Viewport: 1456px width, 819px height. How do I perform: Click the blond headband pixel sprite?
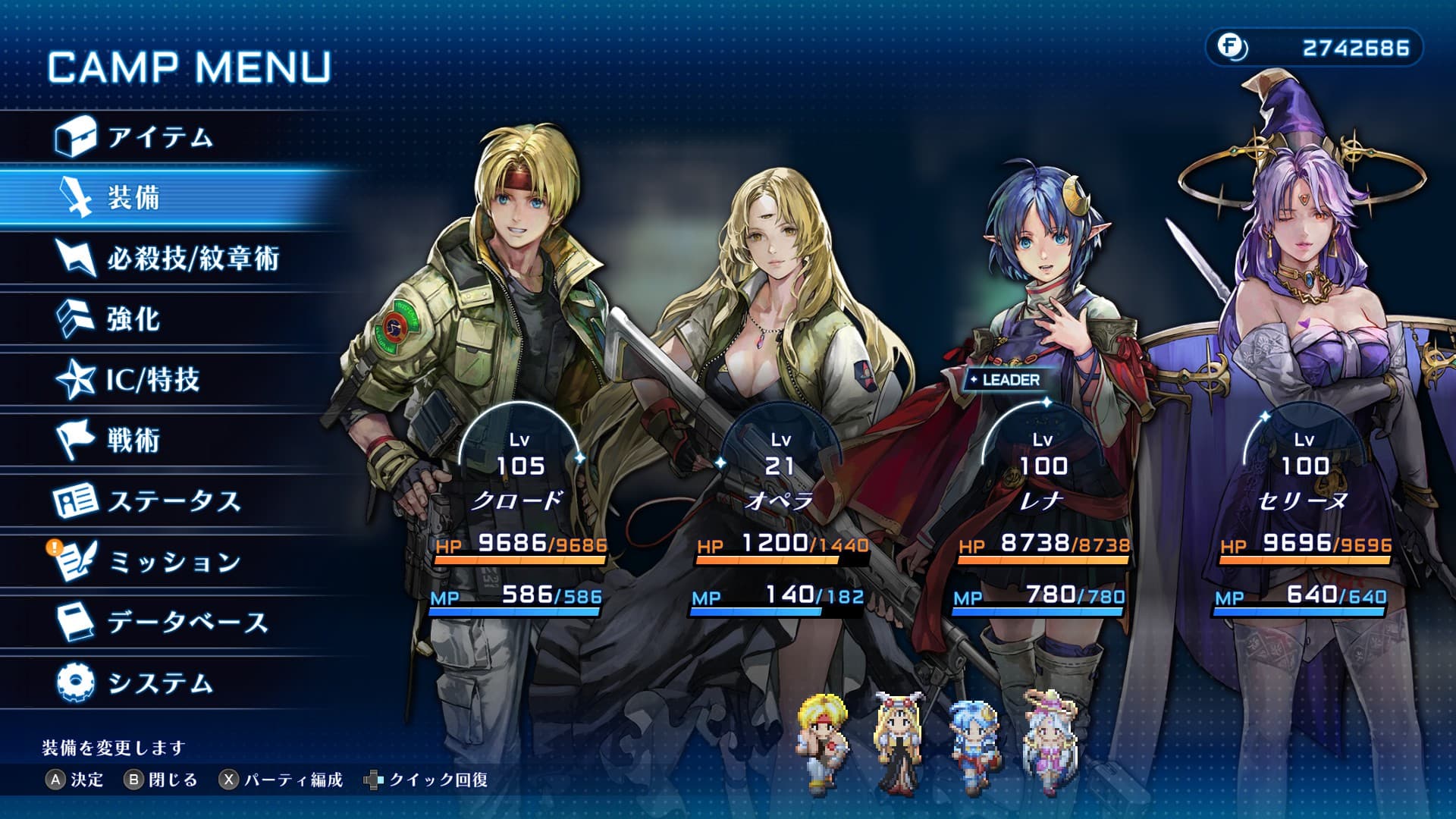(x=823, y=742)
